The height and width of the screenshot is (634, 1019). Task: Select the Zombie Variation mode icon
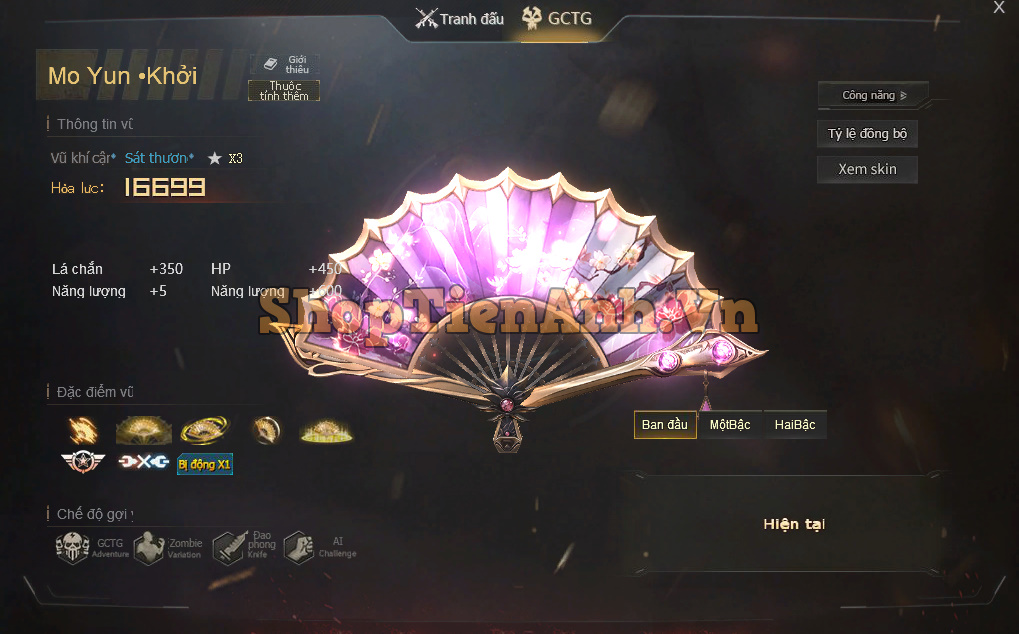click(149, 547)
